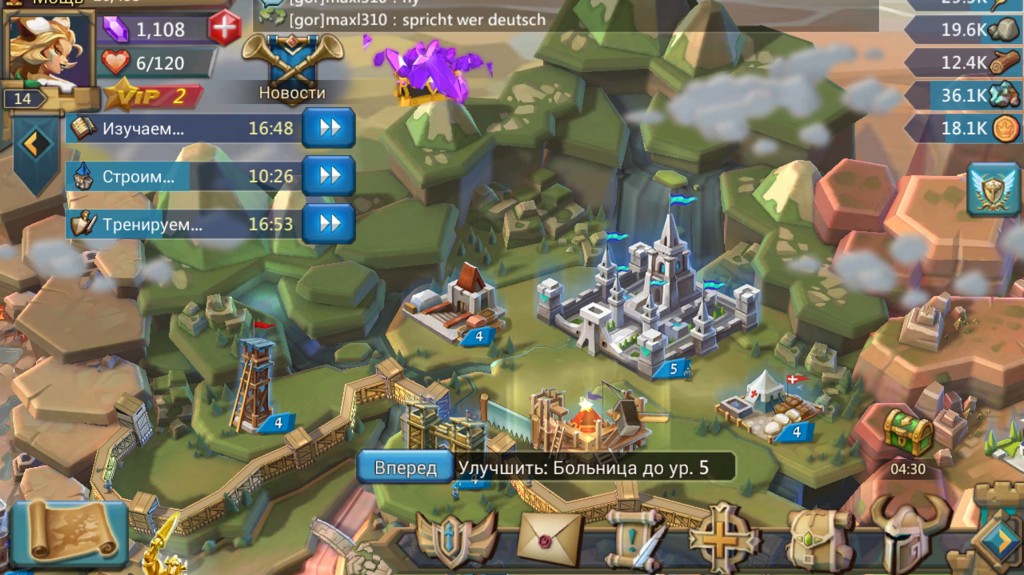Speed up the Изучаем research timer

[329, 128]
